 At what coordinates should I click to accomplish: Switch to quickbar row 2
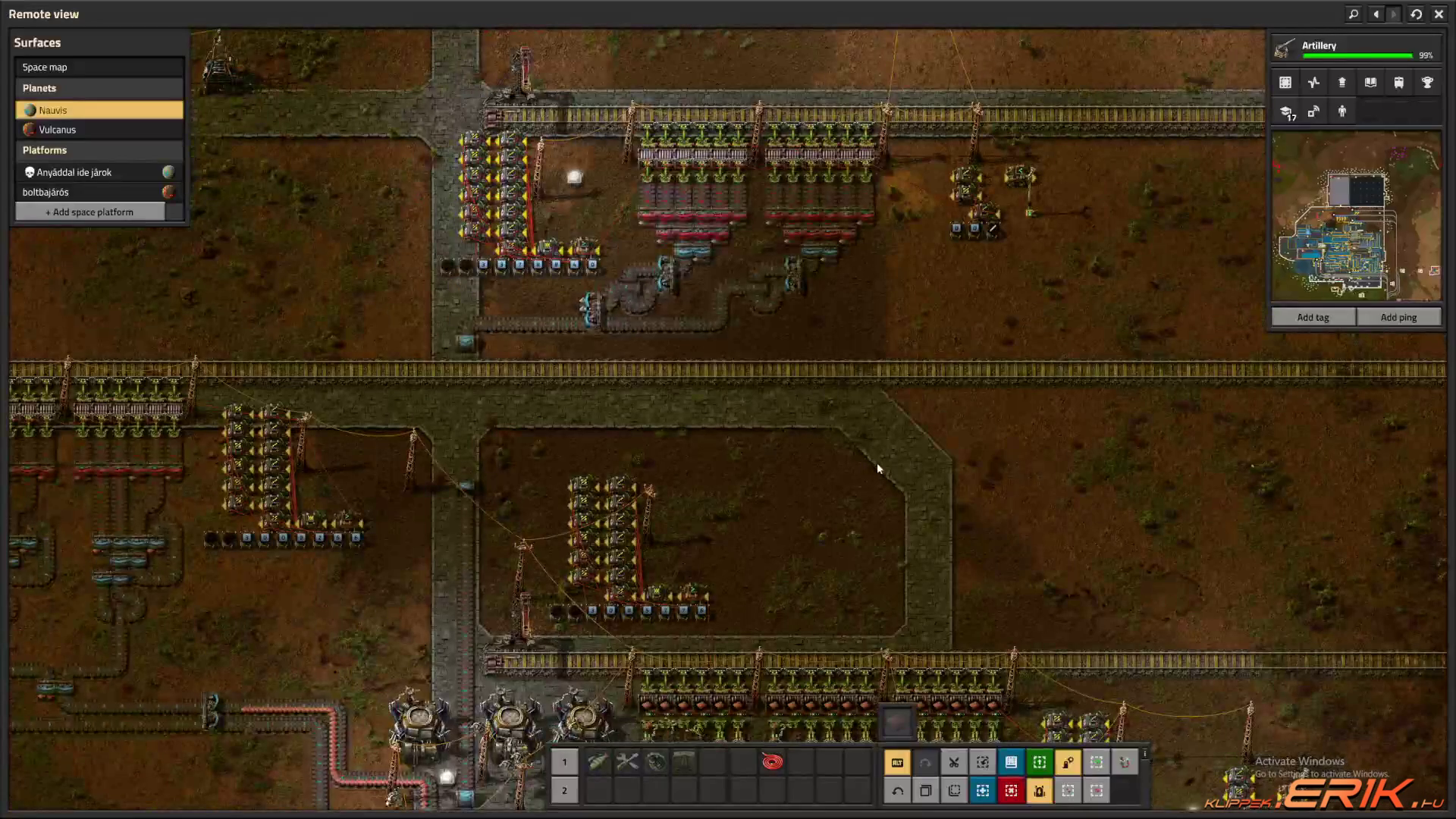pos(564,791)
